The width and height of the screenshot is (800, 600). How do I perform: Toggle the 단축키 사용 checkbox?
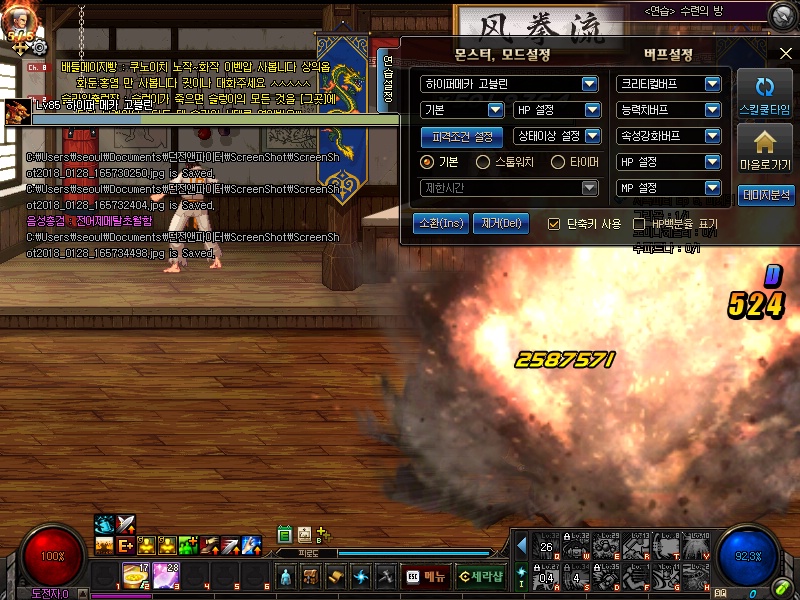(554, 224)
